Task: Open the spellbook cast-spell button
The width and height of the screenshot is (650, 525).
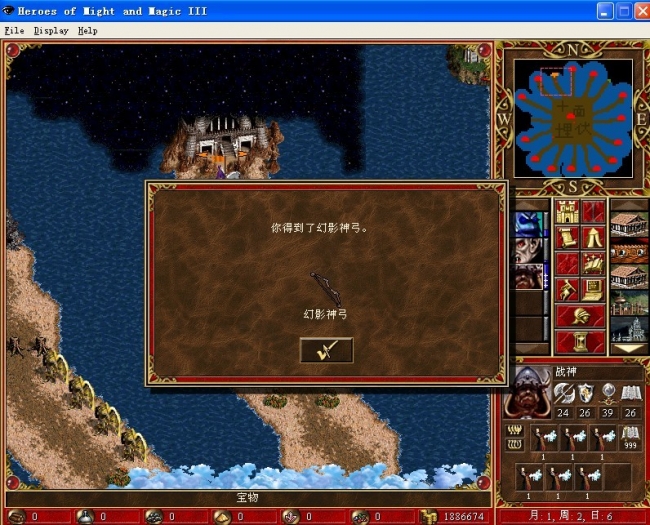Action: click(594, 264)
